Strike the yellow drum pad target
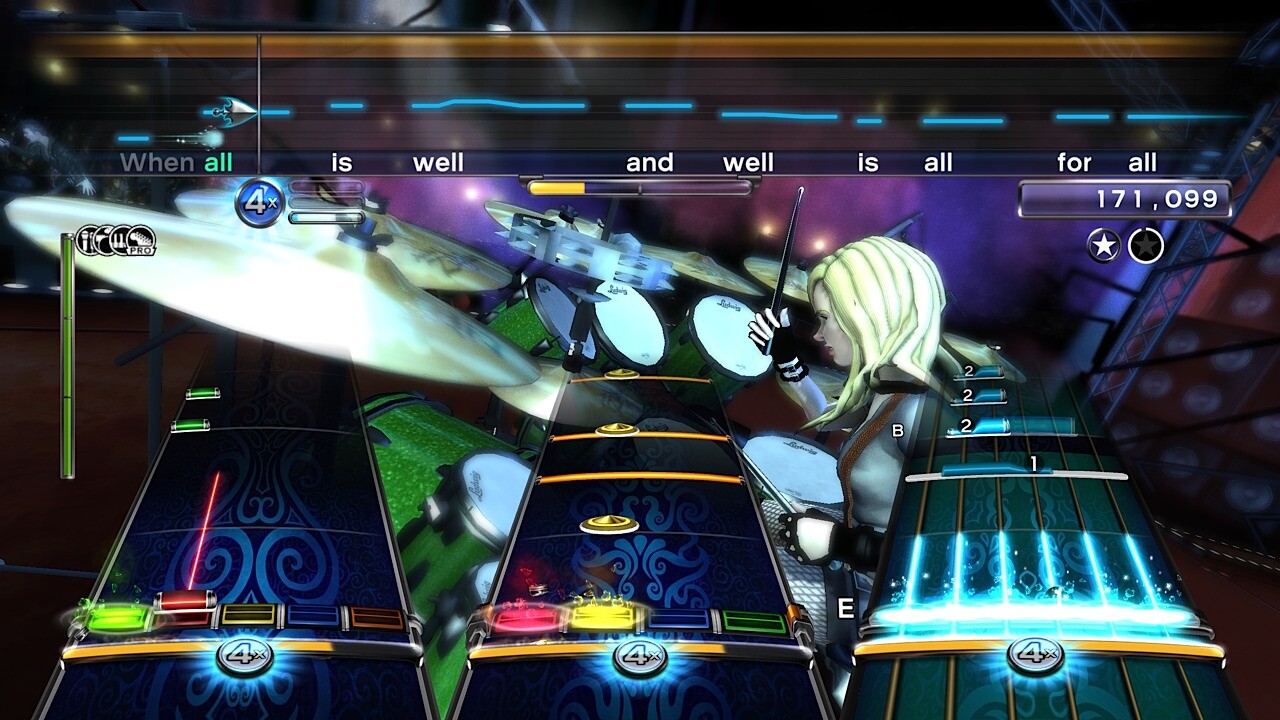 pos(603,619)
